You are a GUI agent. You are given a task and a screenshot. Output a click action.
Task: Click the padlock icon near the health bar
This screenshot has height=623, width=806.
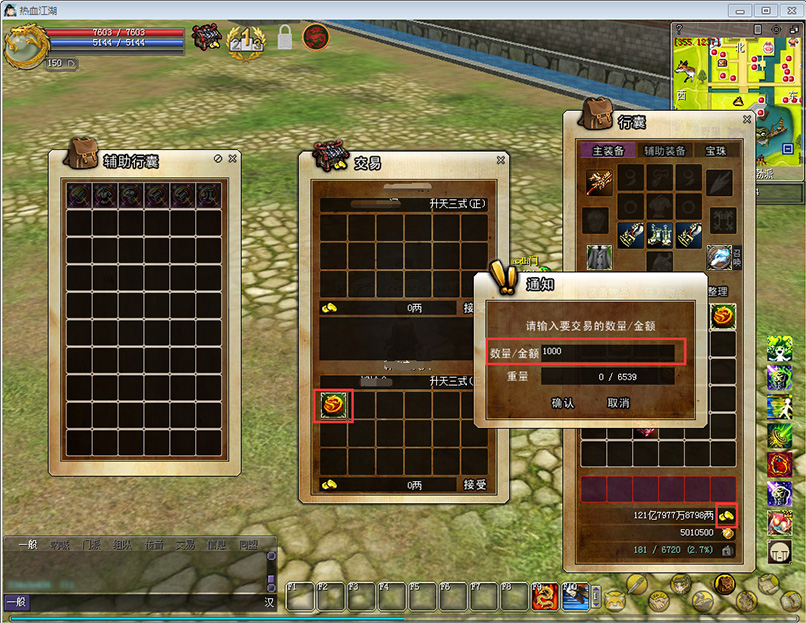click(285, 38)
